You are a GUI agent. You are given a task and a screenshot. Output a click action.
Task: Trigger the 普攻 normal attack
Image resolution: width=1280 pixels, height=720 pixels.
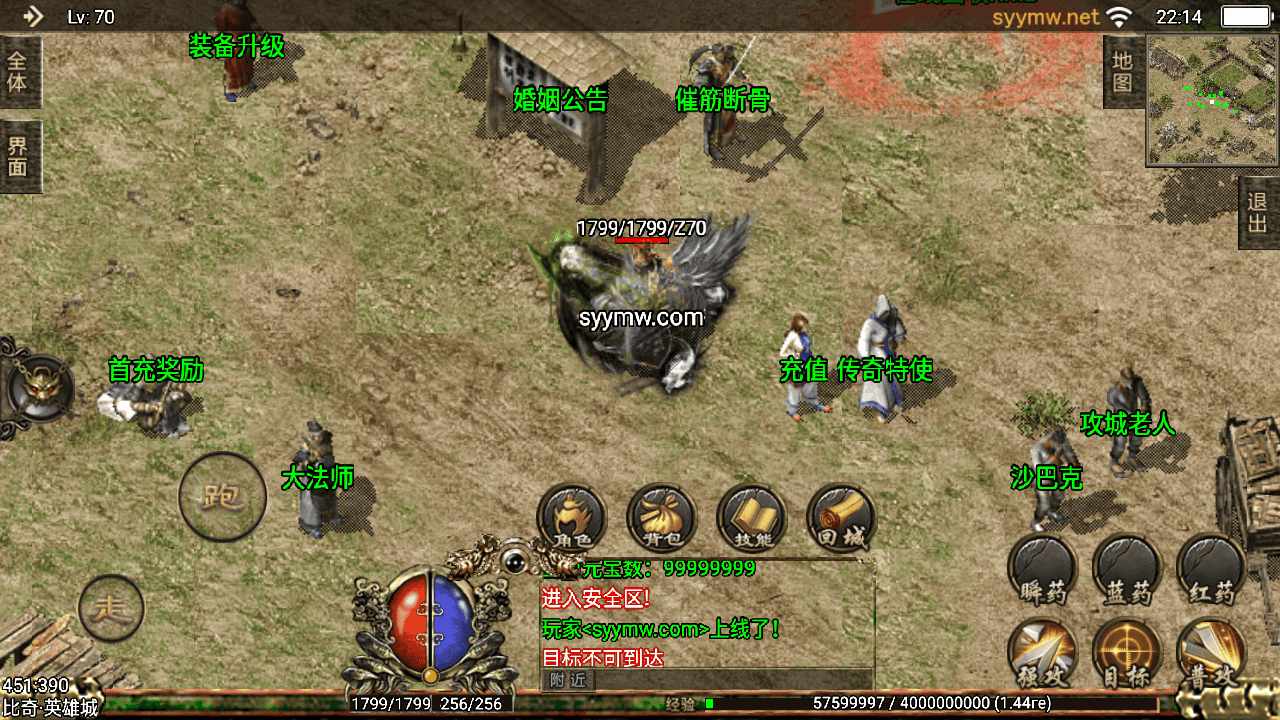pos(1211,655)
